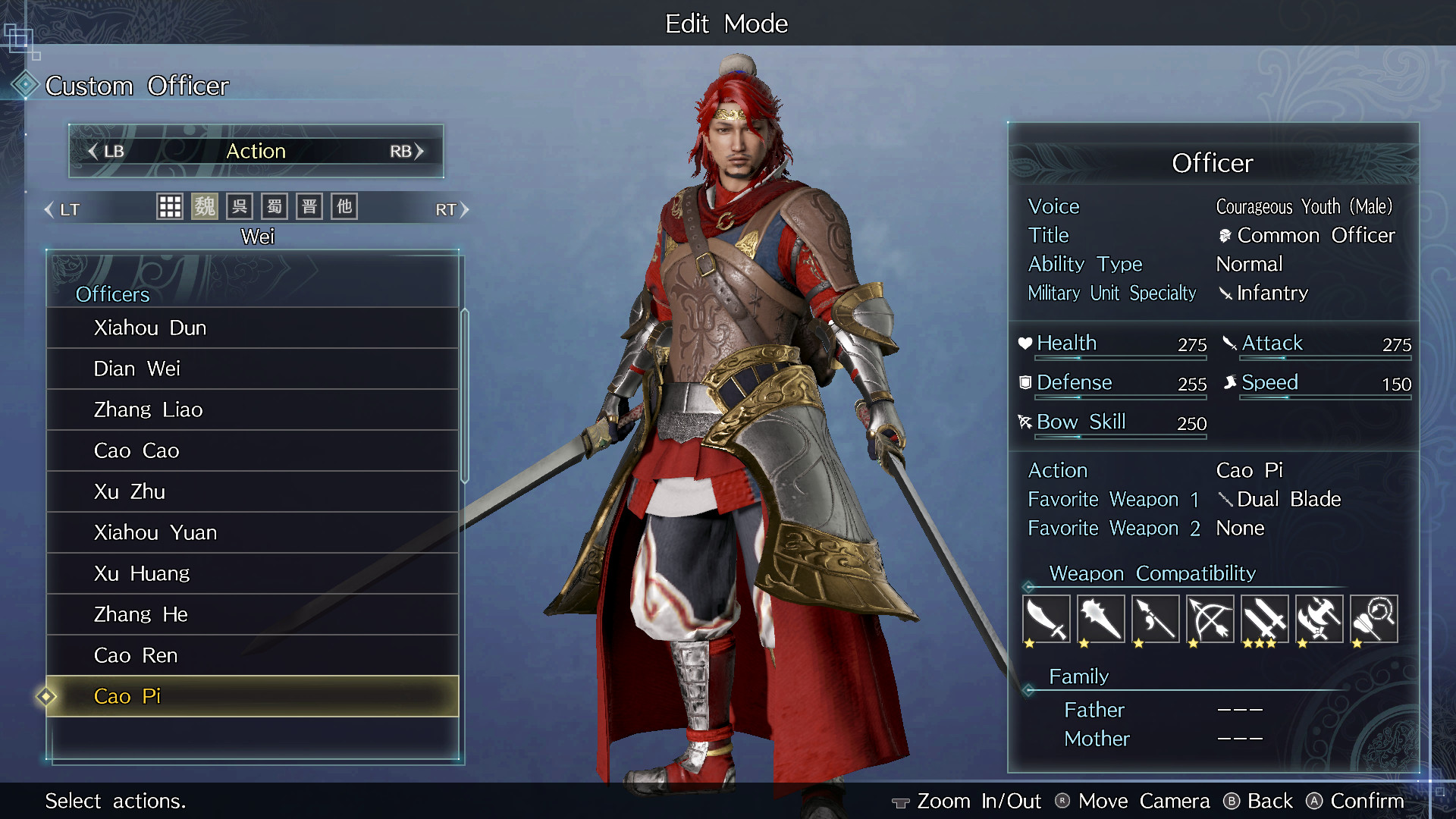
Task: Select the sword weapon compatibility icon
Action: tap(1046, 619)
